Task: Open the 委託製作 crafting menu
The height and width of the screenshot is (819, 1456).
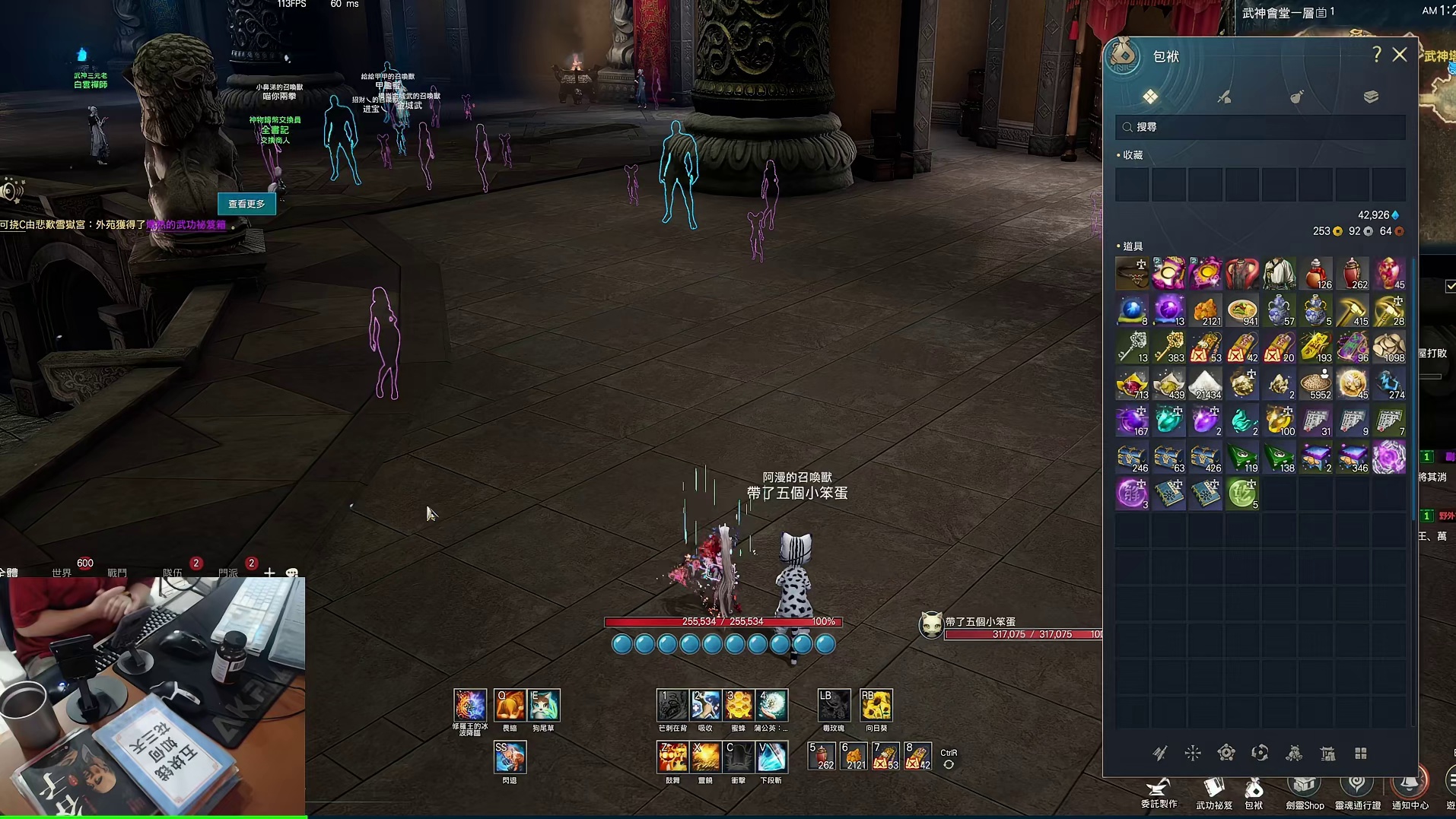Action: pos(1159,791)
